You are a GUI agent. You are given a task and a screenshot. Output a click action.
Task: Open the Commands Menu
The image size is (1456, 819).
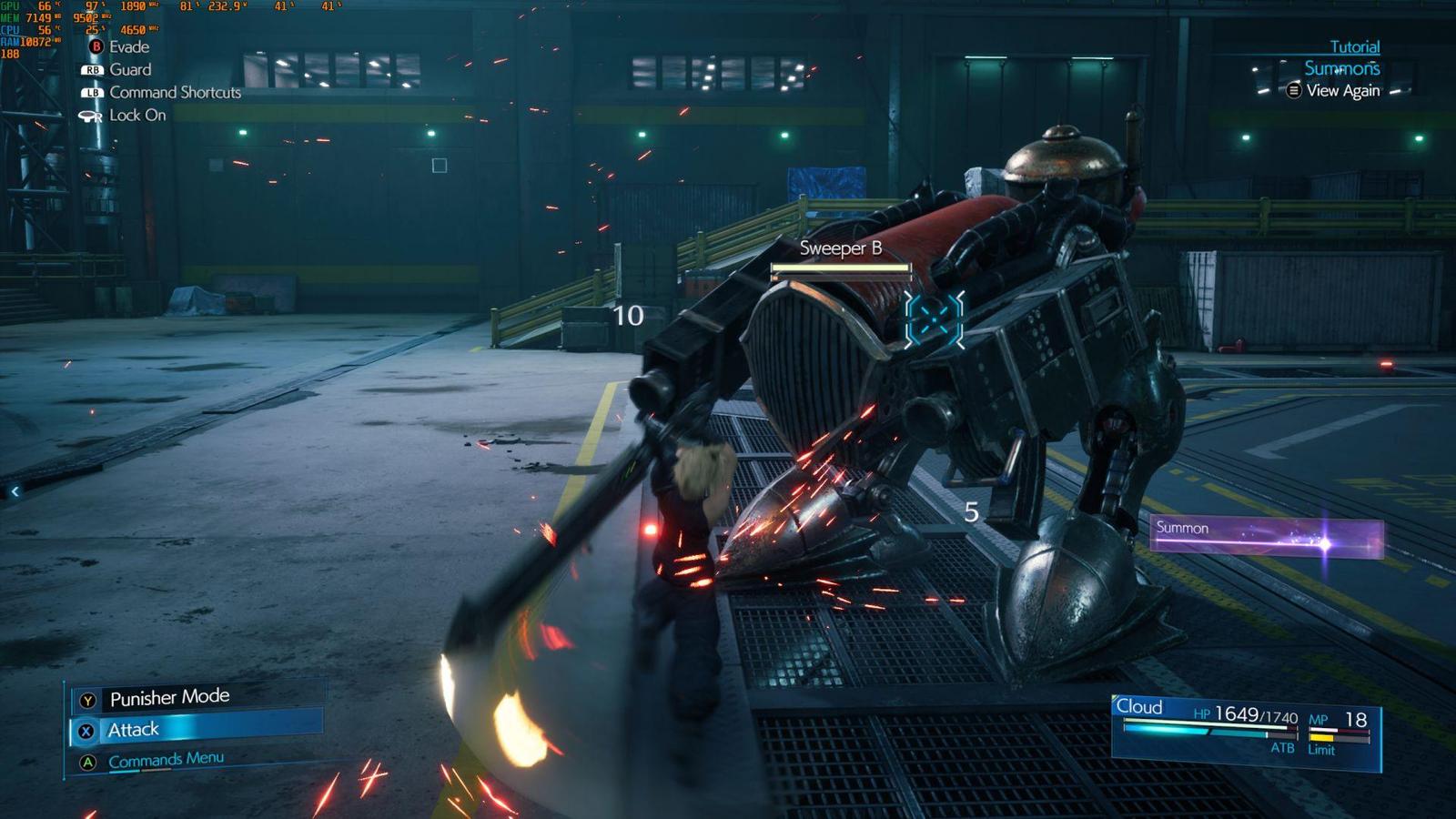(x=166, y=760)
